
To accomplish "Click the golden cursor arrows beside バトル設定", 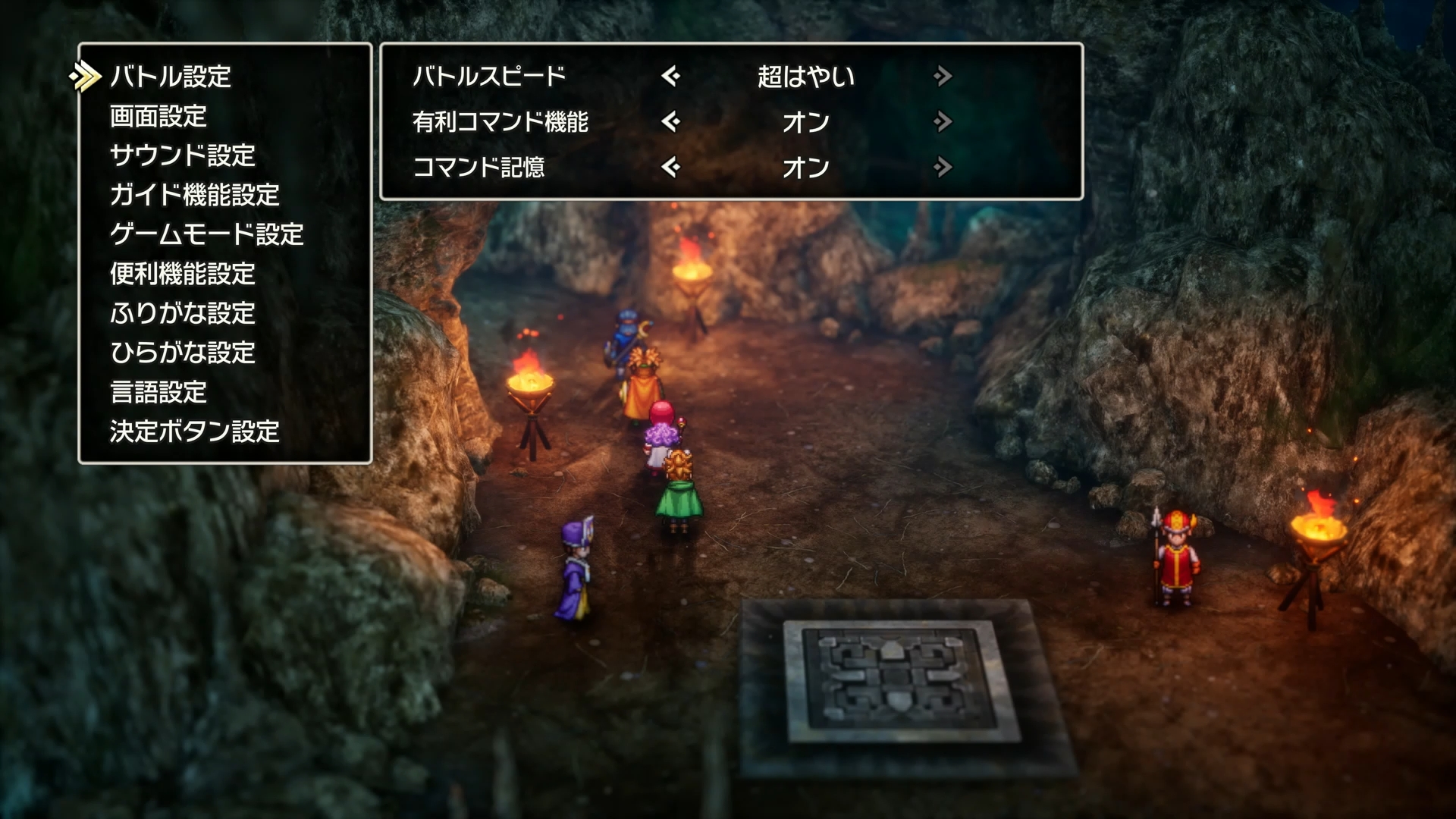I will coord(86,76).
